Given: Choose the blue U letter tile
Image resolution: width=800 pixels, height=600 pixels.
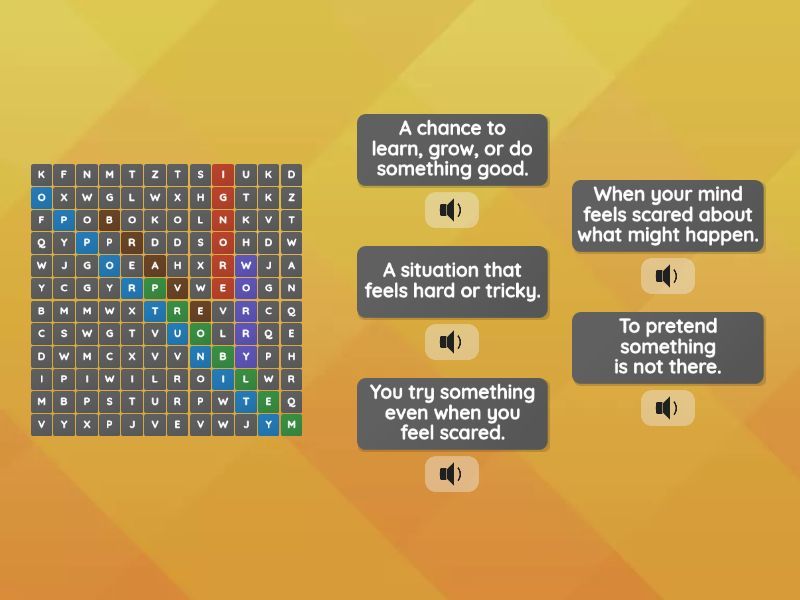Looking at the screenshot, I should [178, 334].
